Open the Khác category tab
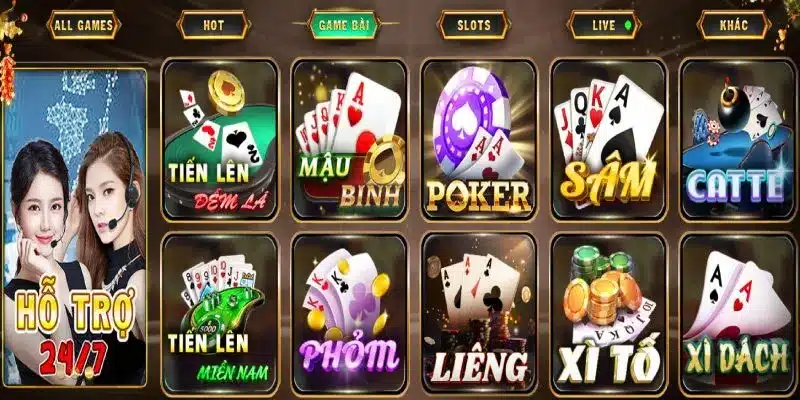This screenshot has height=400, width=800. coord(735,23)
